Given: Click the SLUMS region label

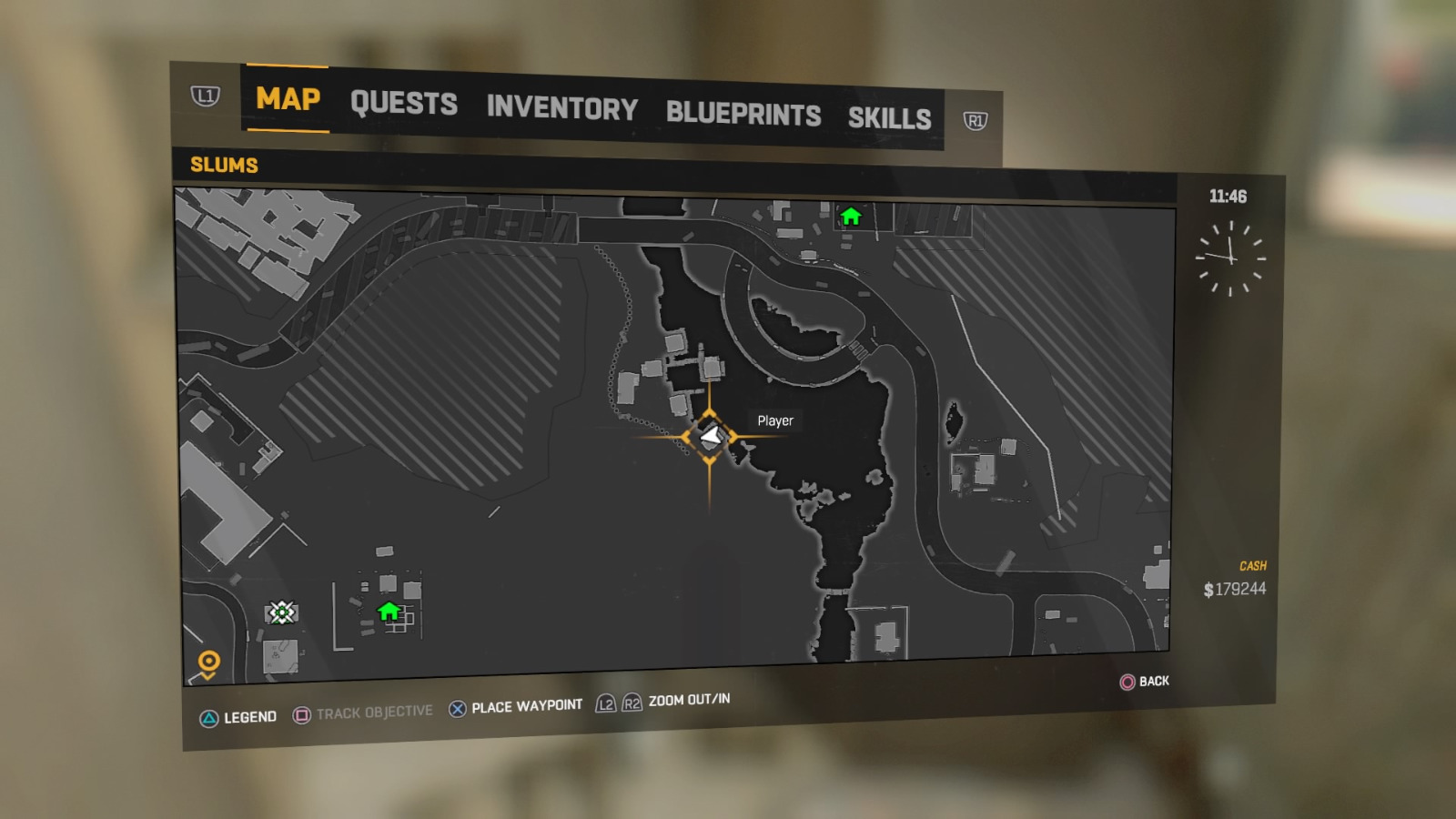Looking at the screenshot, I should [223, 166].
